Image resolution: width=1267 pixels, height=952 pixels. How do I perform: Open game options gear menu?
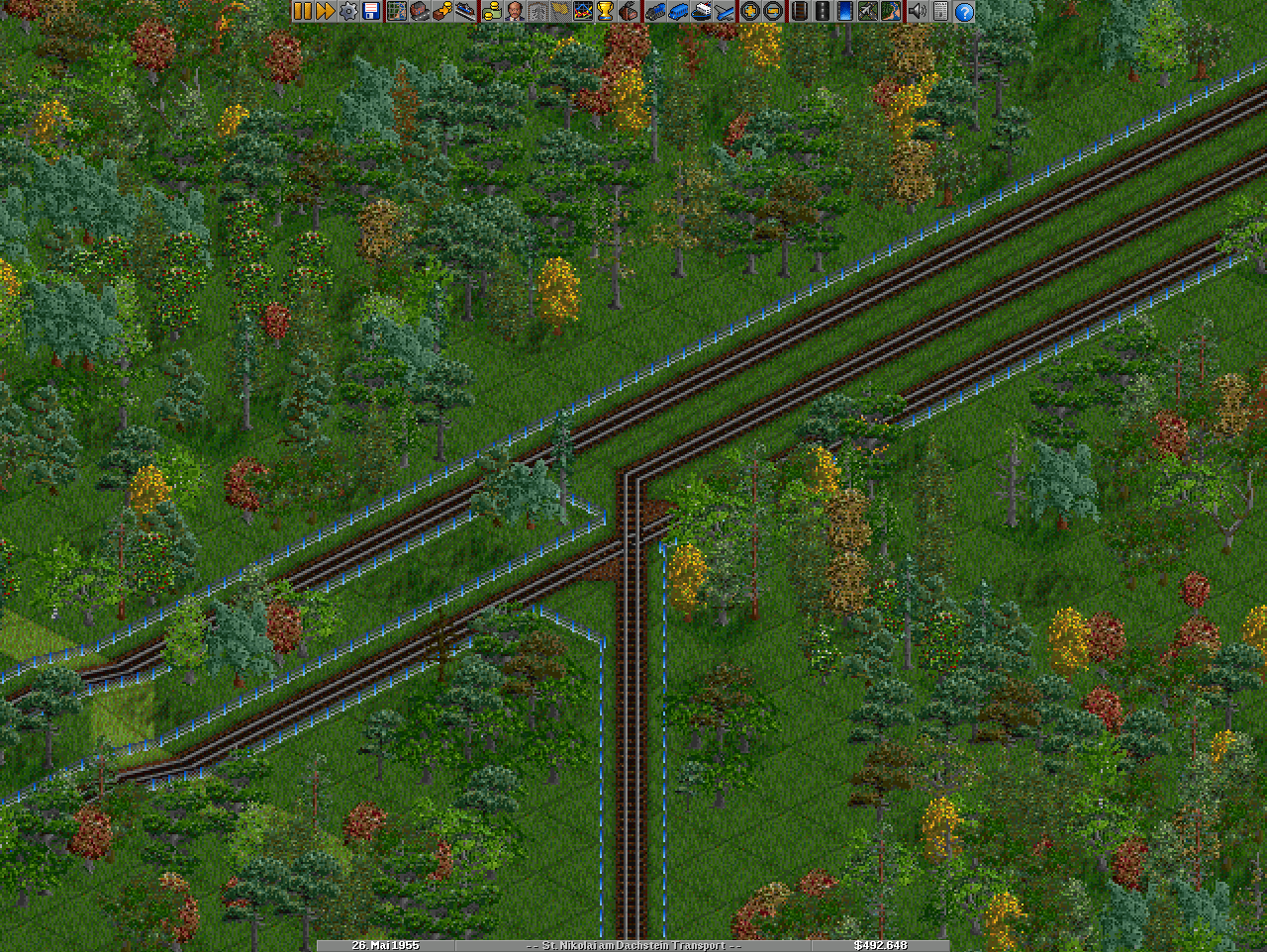click(x=348, y=11)
